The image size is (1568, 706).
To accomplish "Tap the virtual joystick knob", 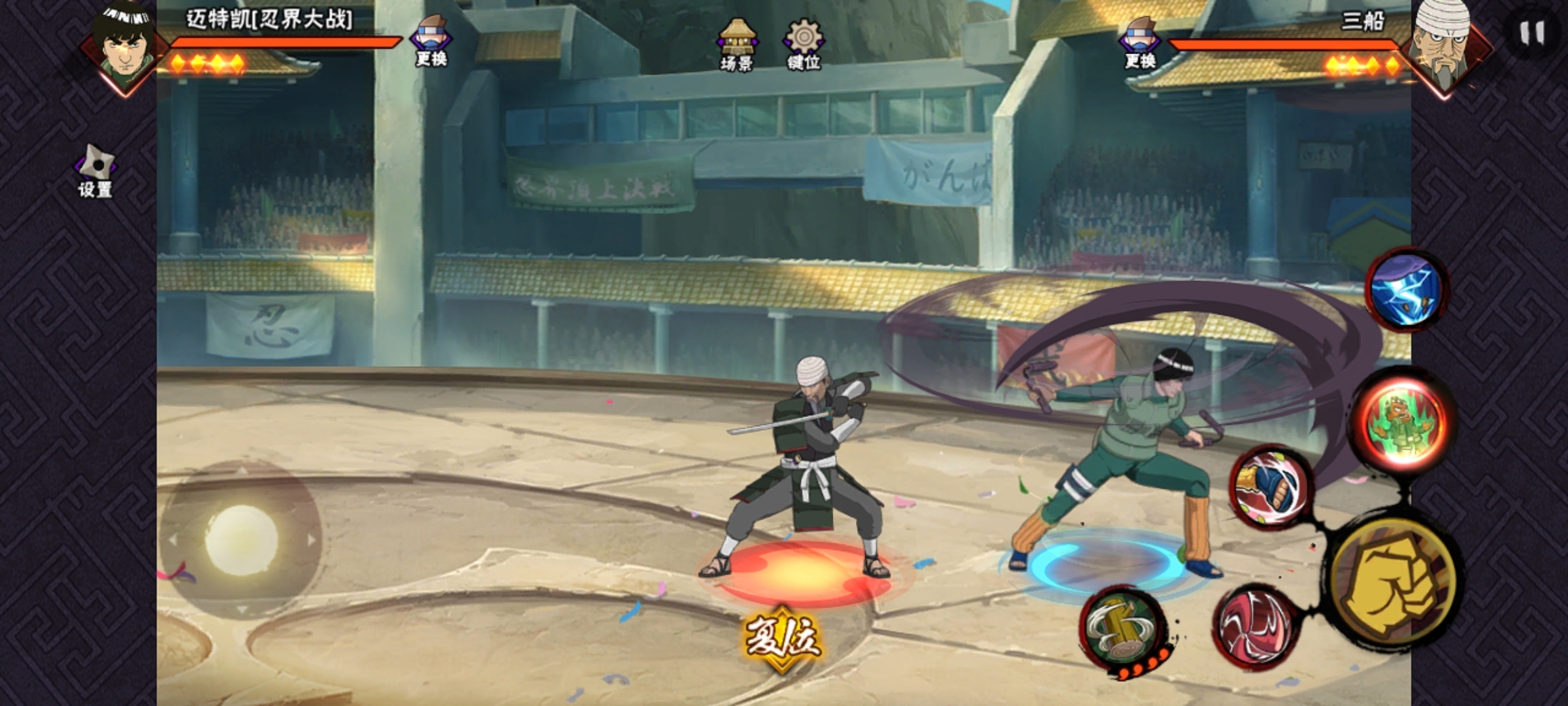I will 241,540.
